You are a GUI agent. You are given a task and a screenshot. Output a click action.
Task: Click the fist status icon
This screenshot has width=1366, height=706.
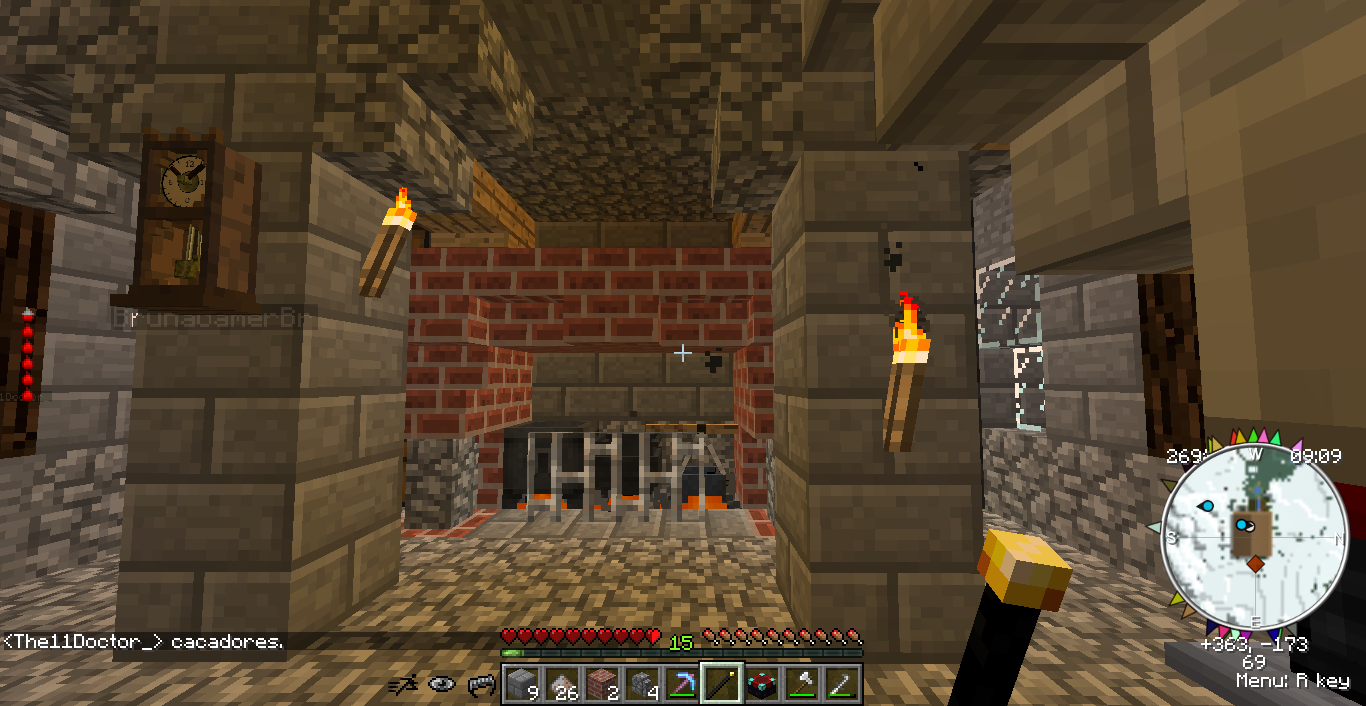[481, 685]
